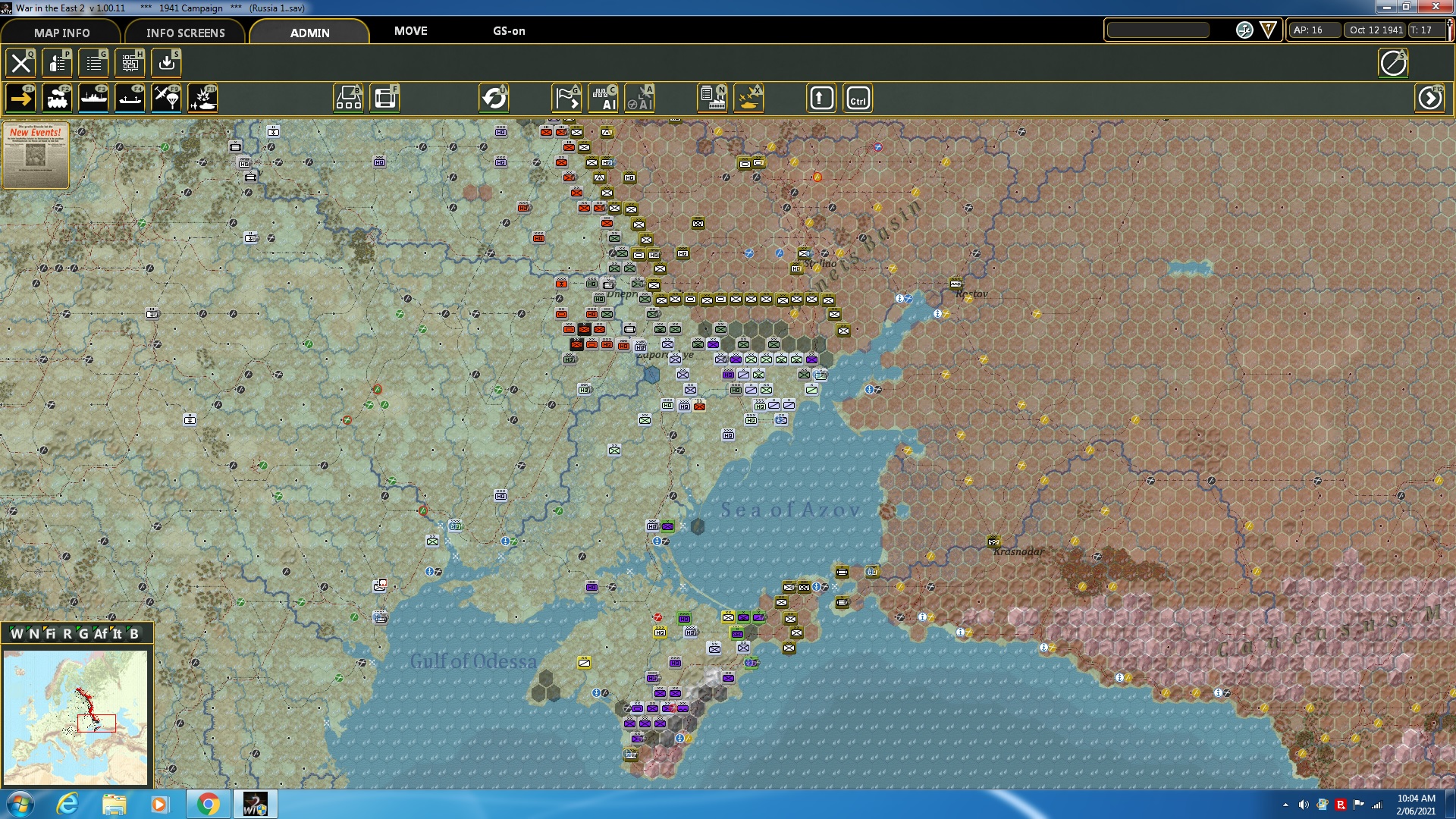Open the INFO SCREENS tab
Screen dimensions: 1456x819
click(185, 33)
